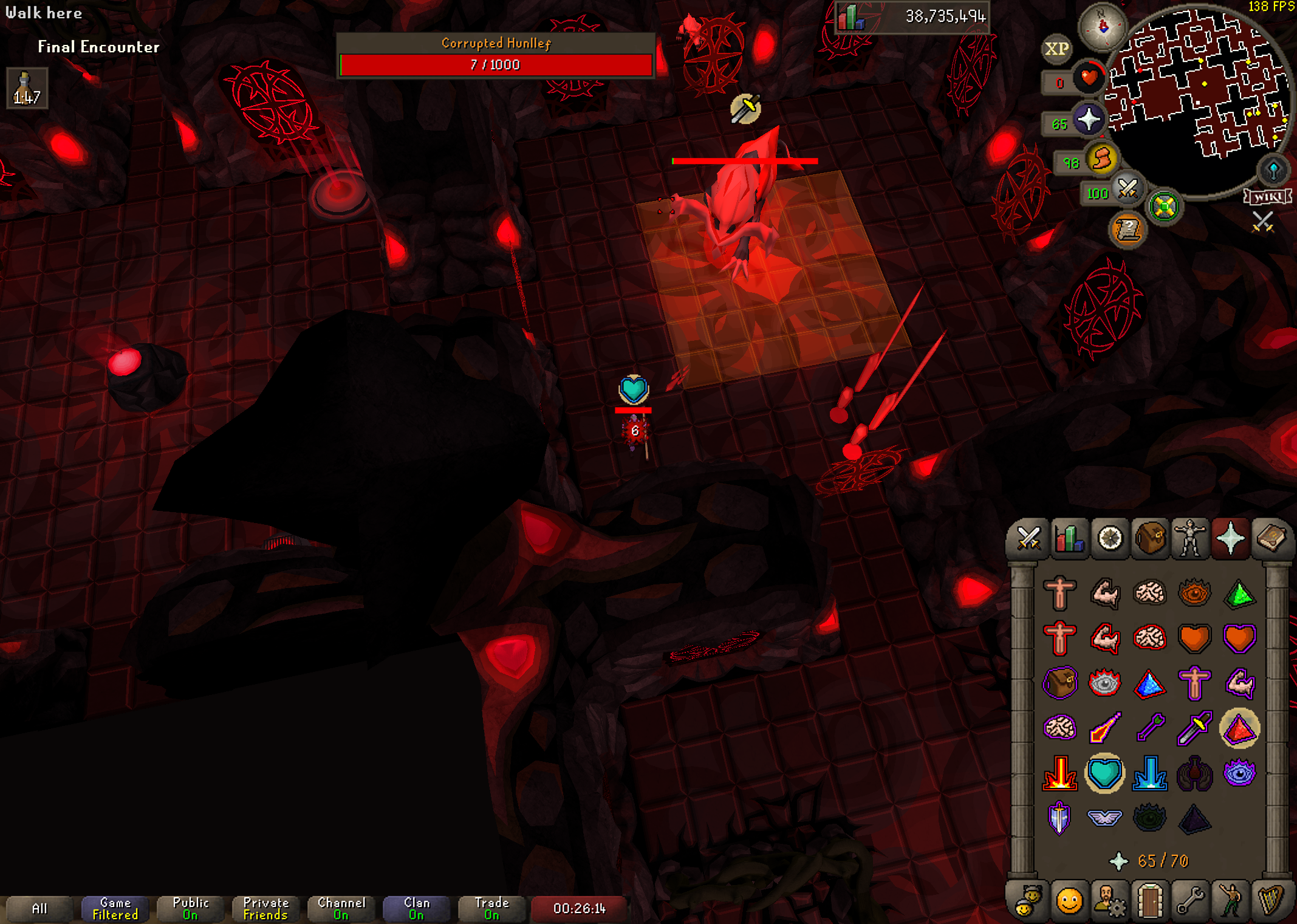Switch to the Skills tab
This screenshot has width=1297, height=924.
click(x=1069, y=538)
